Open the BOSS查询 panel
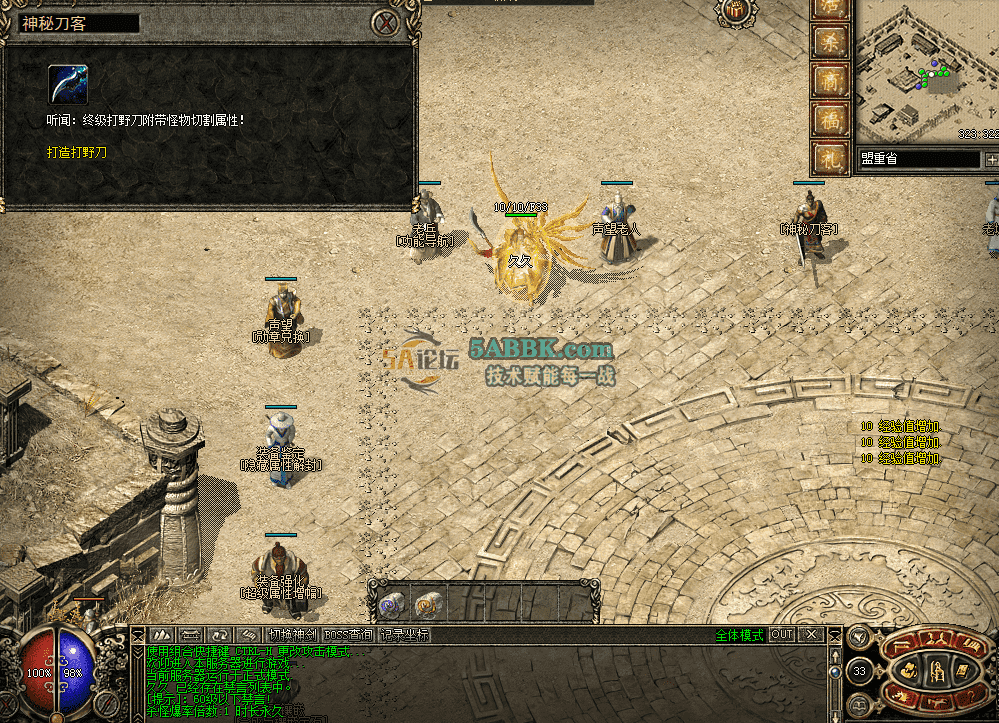This screenshot has width=999, height=723. pyautogui.click(x=348, y=635)
